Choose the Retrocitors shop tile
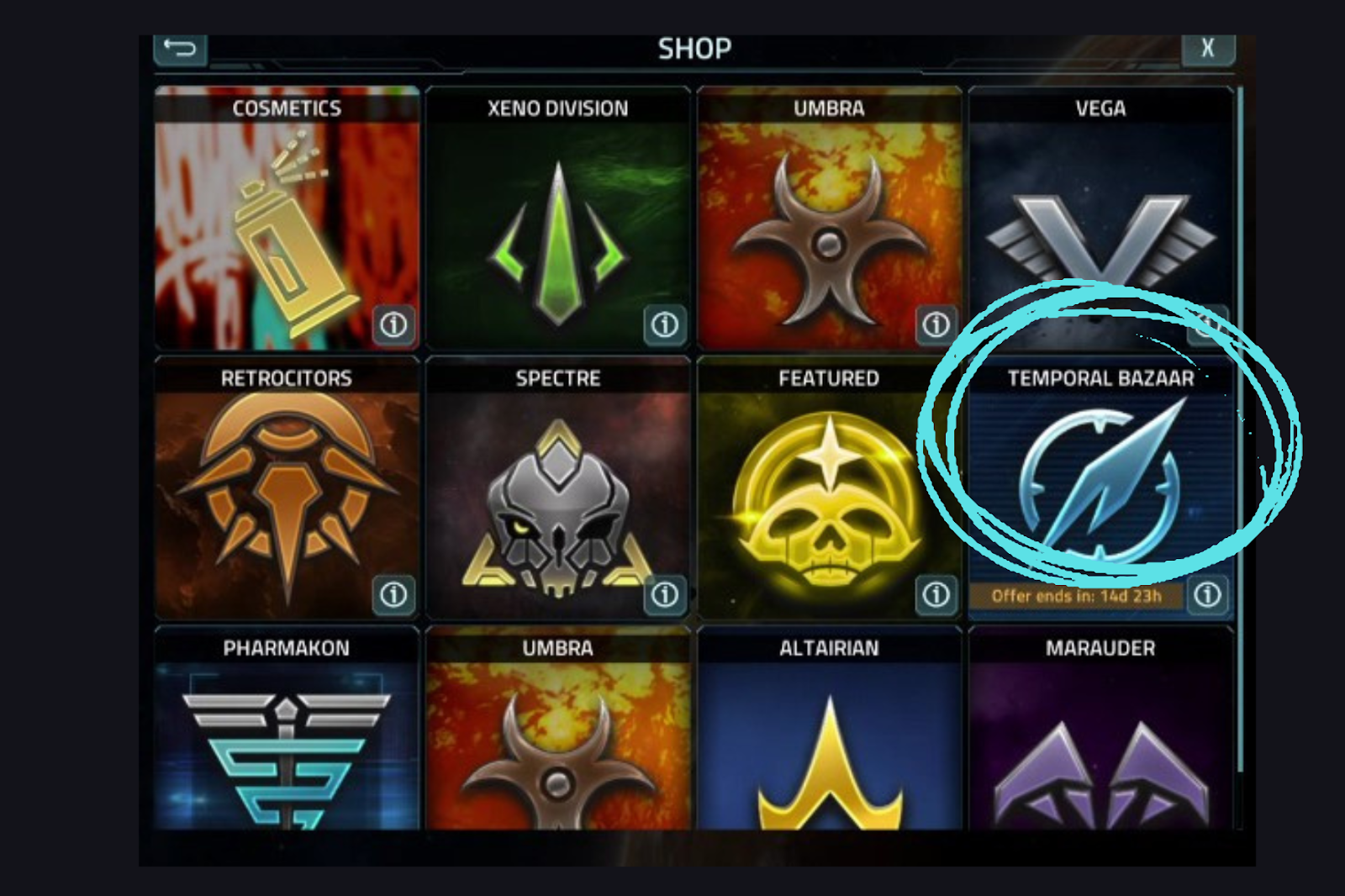Image resolution: width=1345 pixels, height=896 pixels. tap(286, 496)
